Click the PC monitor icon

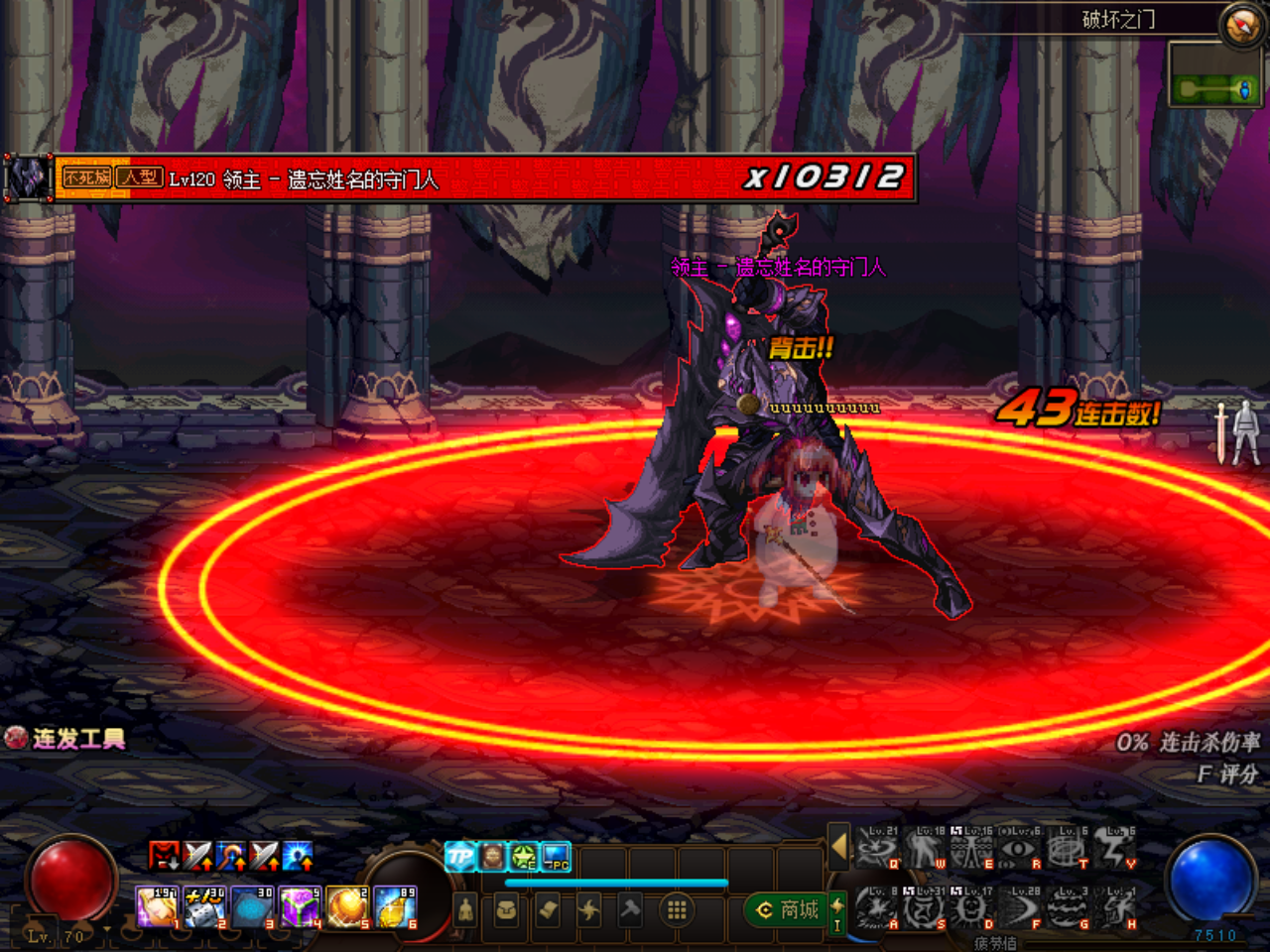[556, 856]
